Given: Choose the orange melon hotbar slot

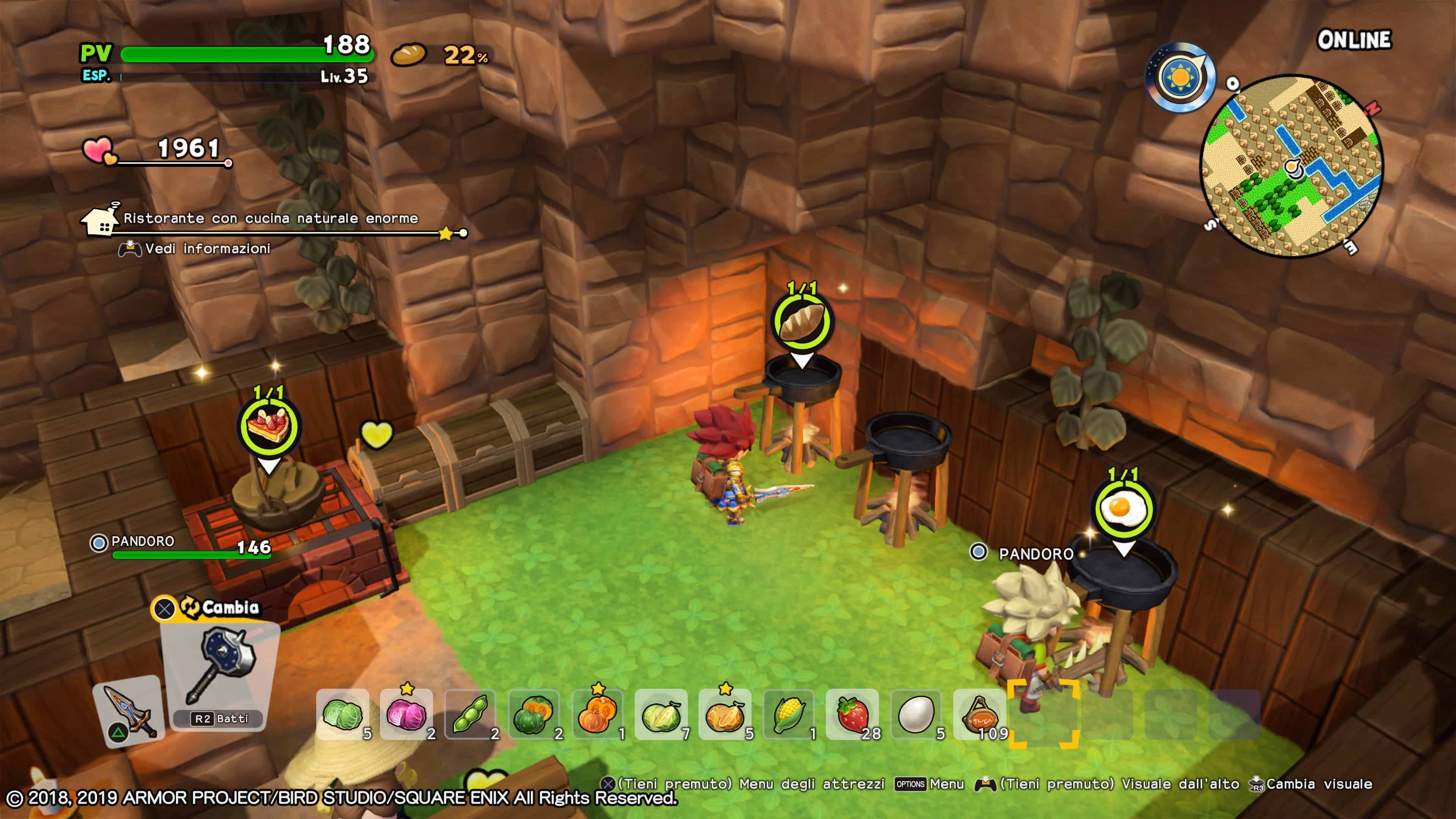Looking at the screenshot, I should coord(725,714).
